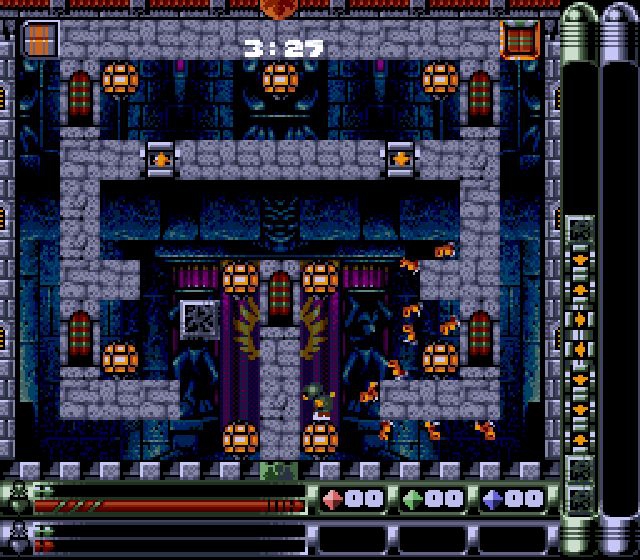Click the arrow tile queue column
Image resolution: width=640 pixels, height=560 pixels.
click(579, 350)
